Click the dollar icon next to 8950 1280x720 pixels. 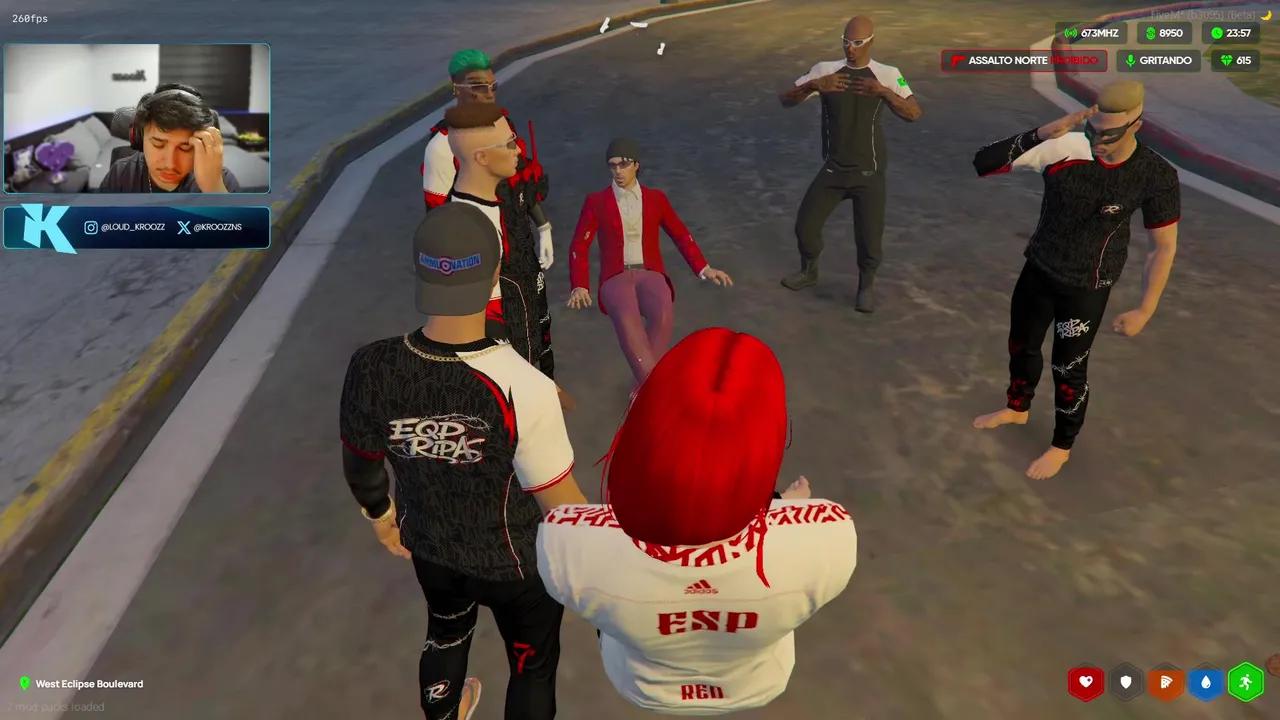pos(1151,33)
